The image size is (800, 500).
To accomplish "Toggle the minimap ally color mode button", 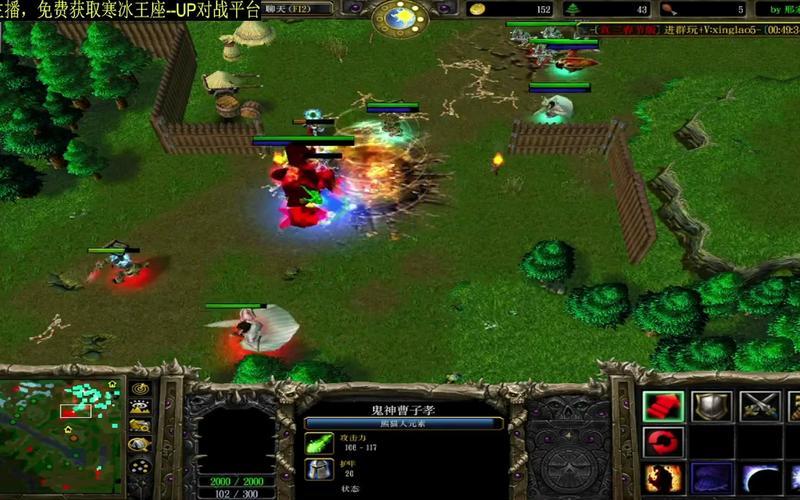I will pyautogui.click(x=140, y=425).
